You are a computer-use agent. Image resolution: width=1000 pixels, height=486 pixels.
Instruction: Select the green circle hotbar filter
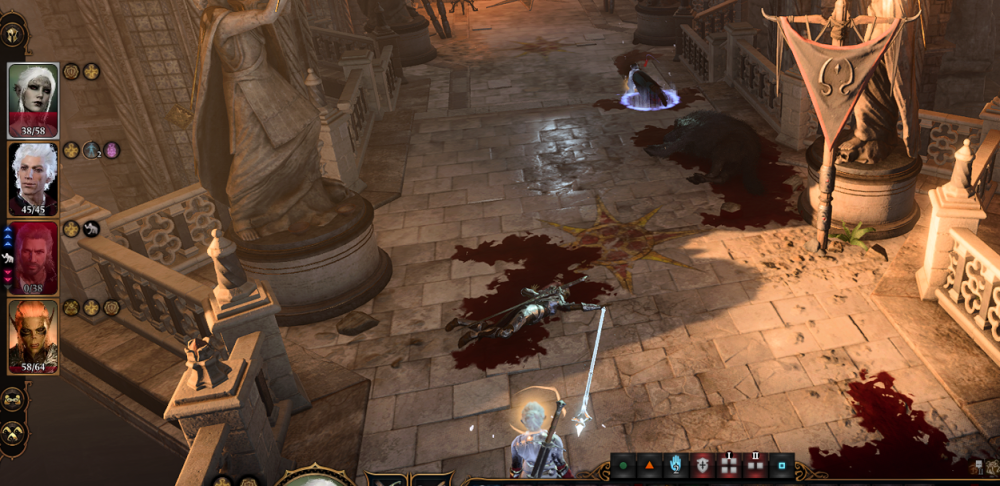(623, 467)
